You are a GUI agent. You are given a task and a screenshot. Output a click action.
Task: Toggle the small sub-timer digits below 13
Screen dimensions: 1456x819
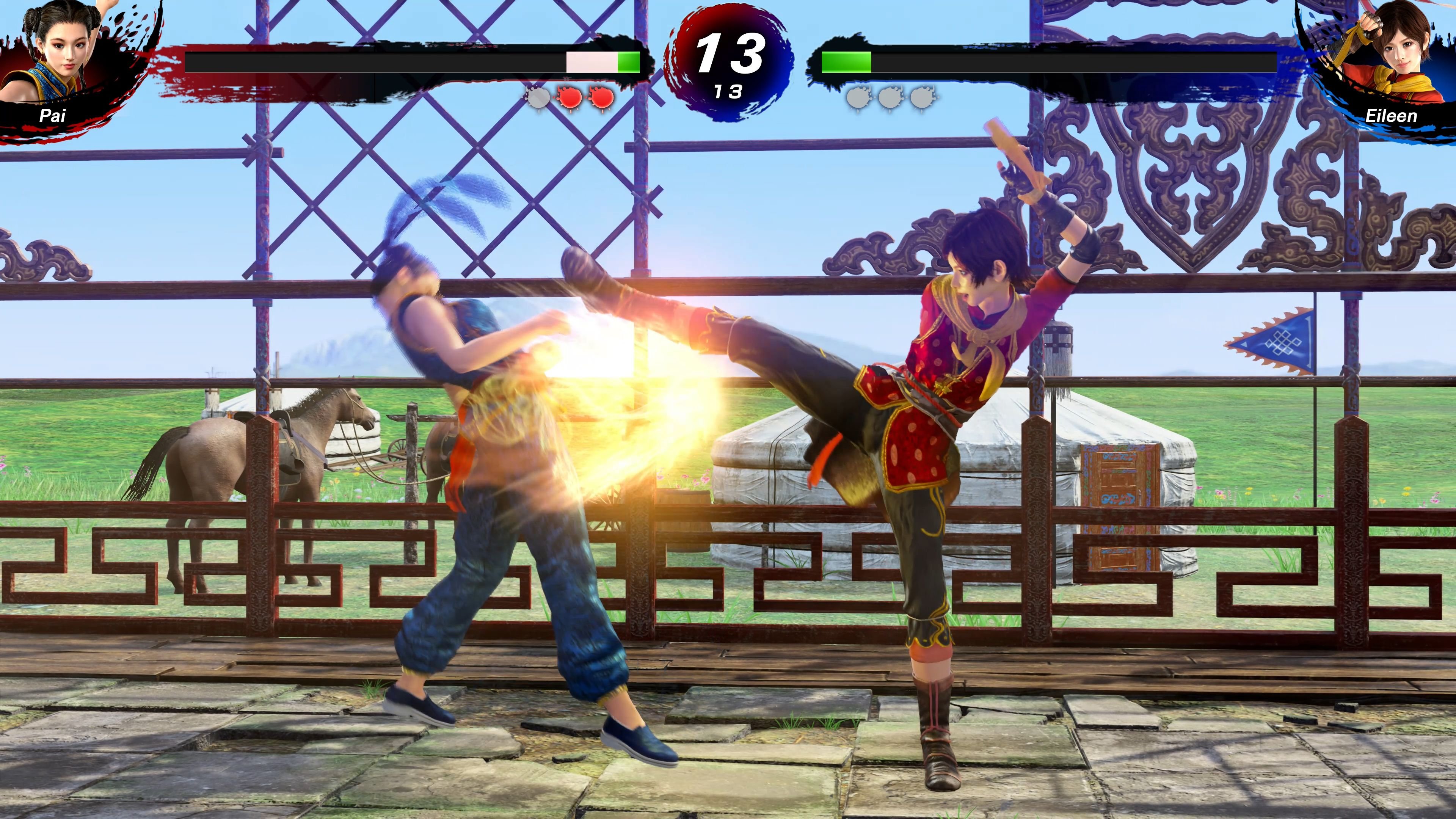click(729, 91)
